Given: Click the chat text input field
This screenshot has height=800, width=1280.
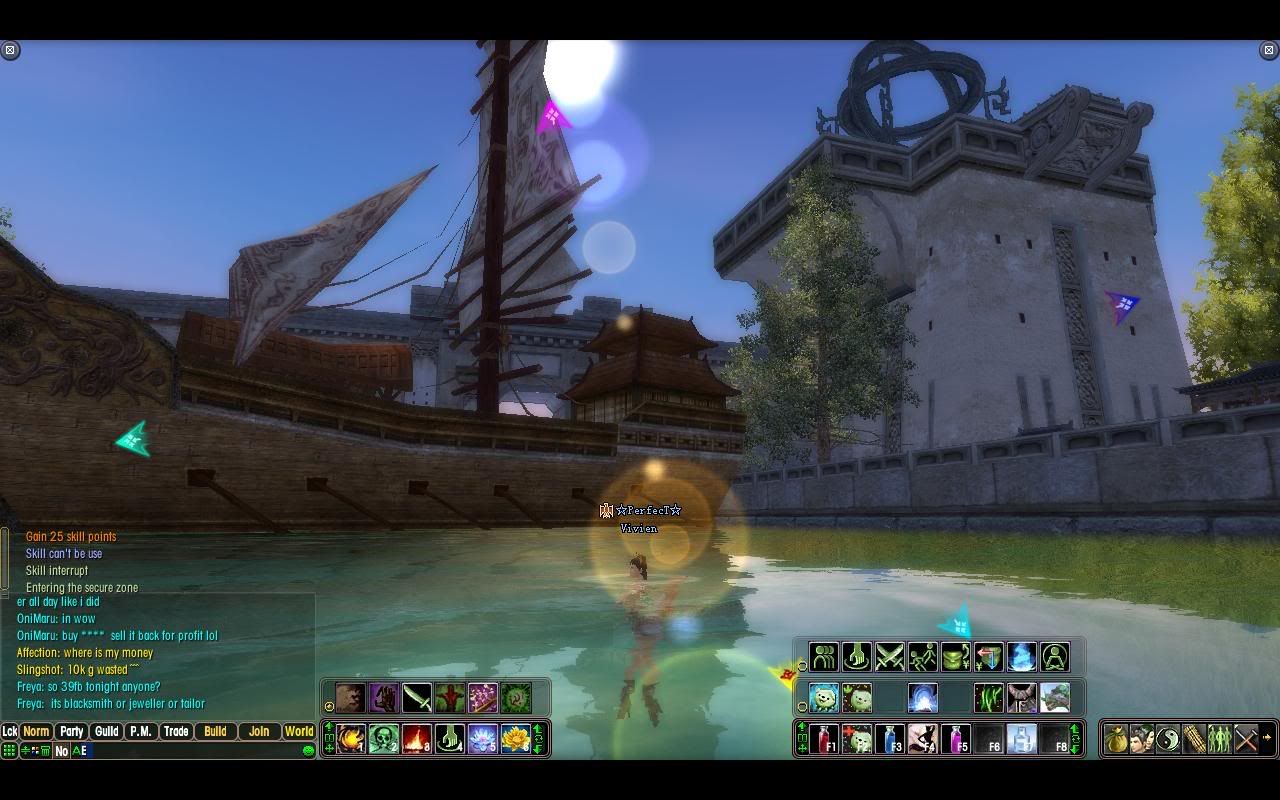Looking at the screenshot, I should tap(190, 751).
